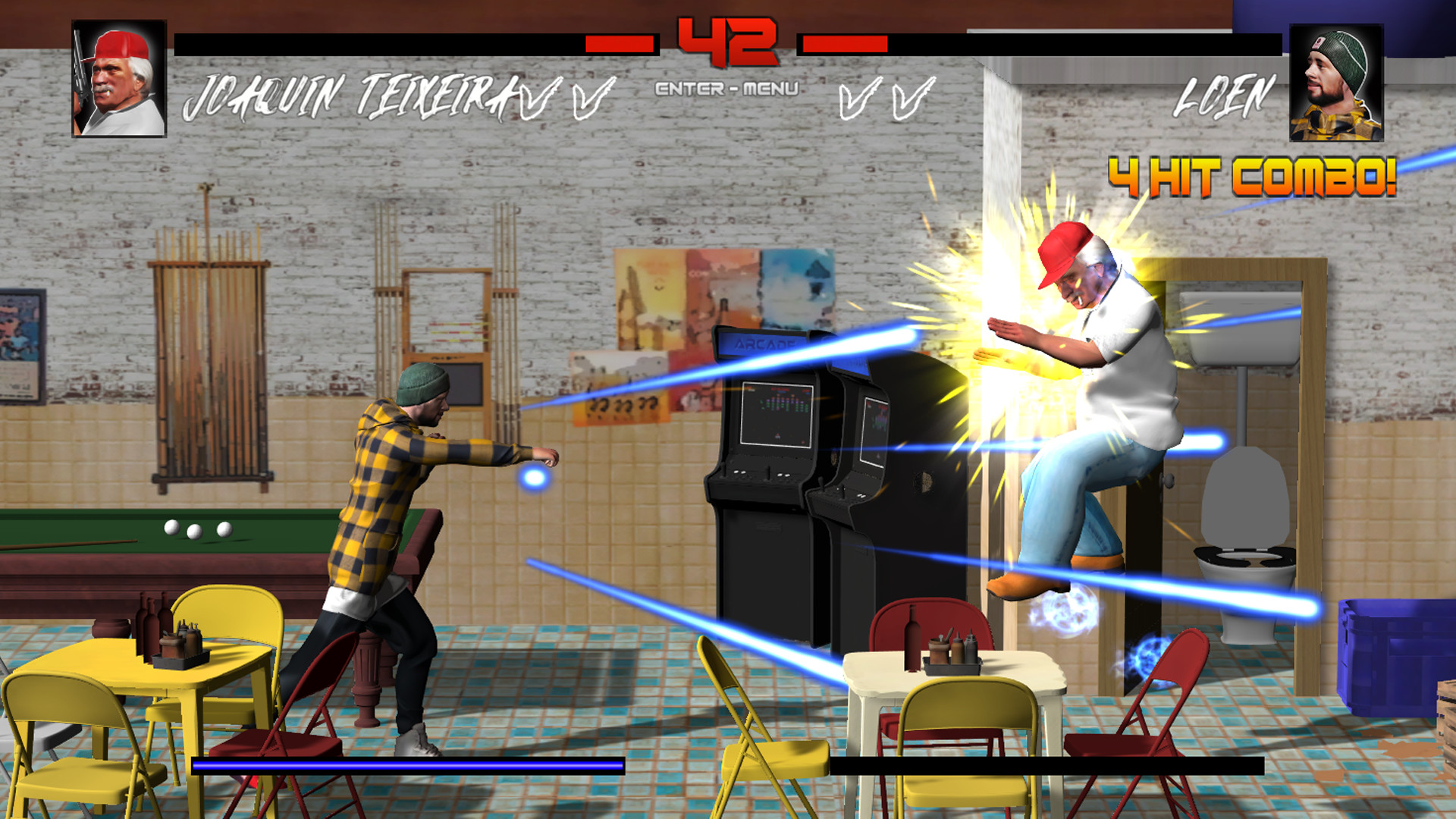The image size is (1456, 819).
Task: Click the red round timer showing 42
Action: [727, 42]
